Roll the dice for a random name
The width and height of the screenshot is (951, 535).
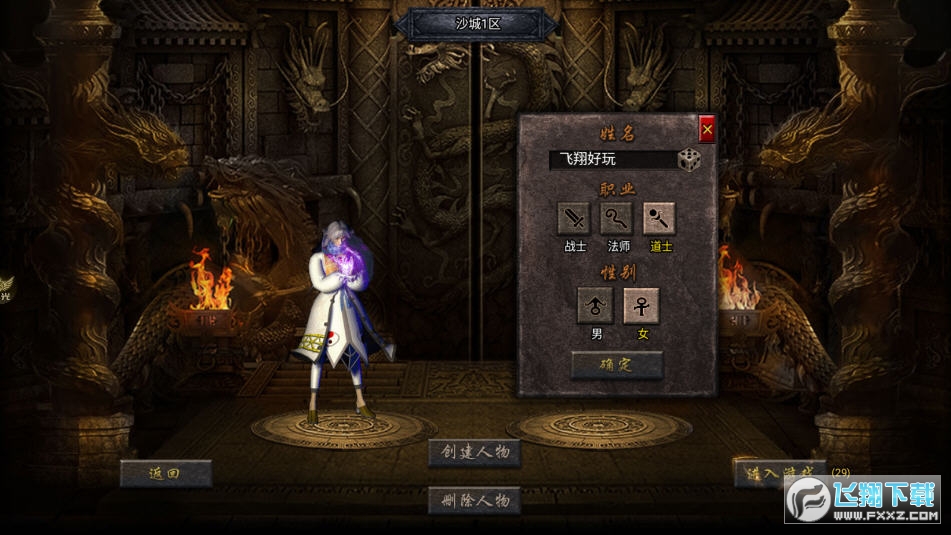coord(689,160)
